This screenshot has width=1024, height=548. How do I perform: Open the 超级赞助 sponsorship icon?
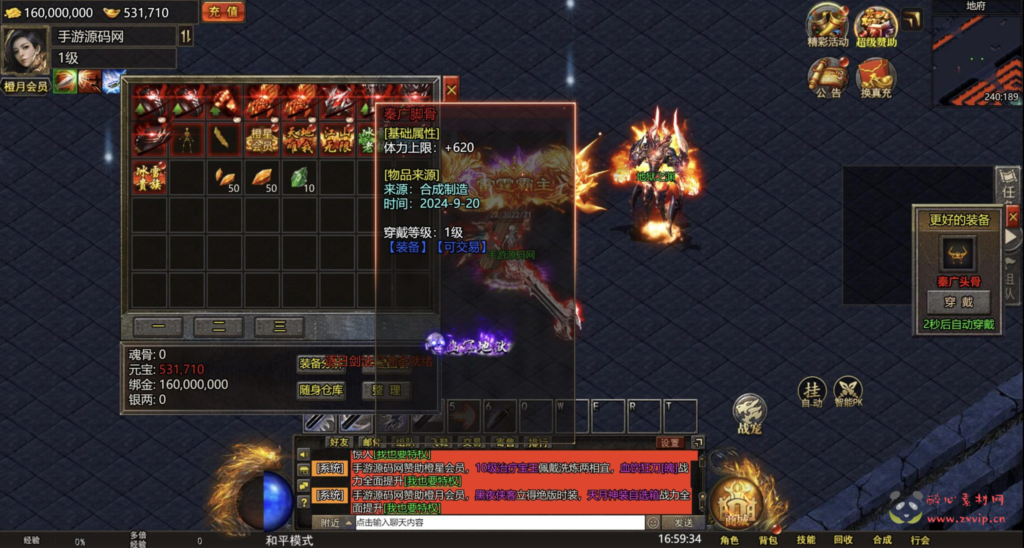876,25
